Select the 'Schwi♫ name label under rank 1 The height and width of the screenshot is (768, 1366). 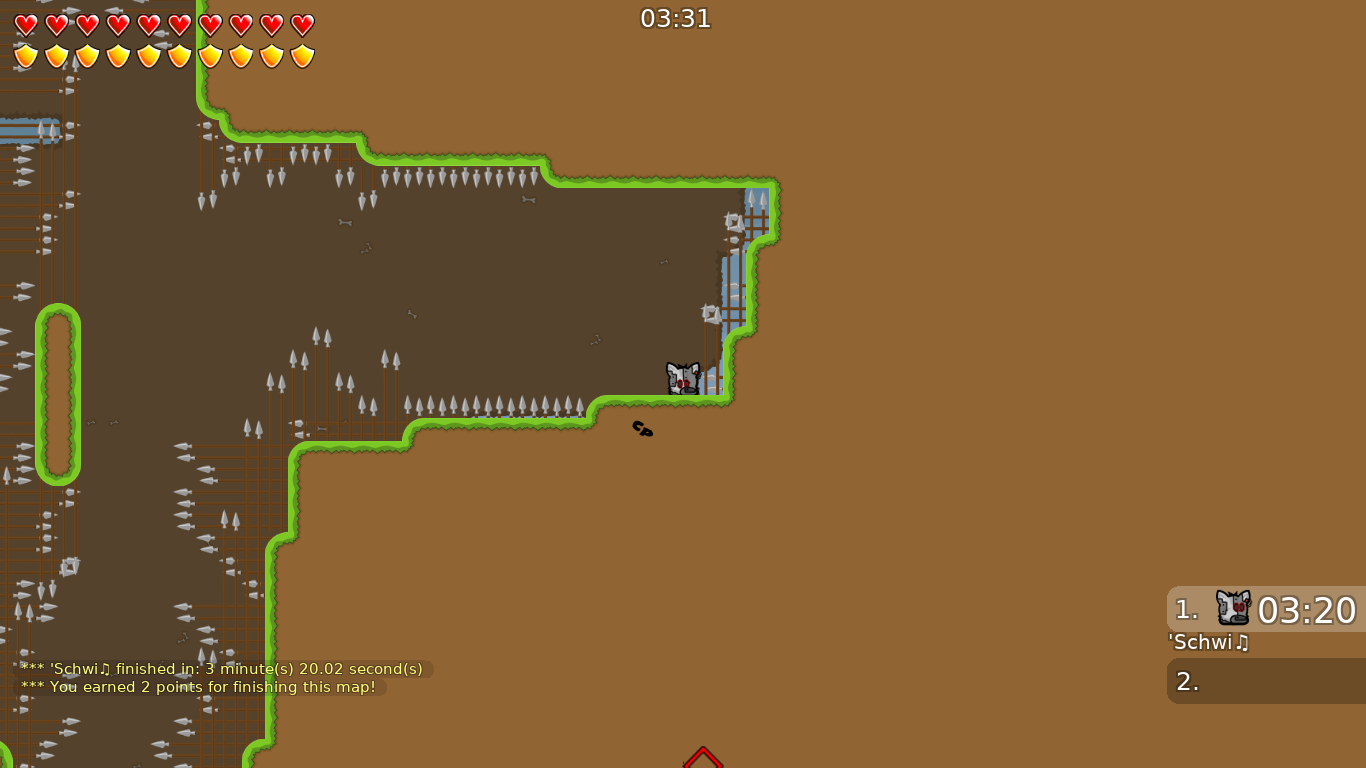click(x=1207, y=643)
